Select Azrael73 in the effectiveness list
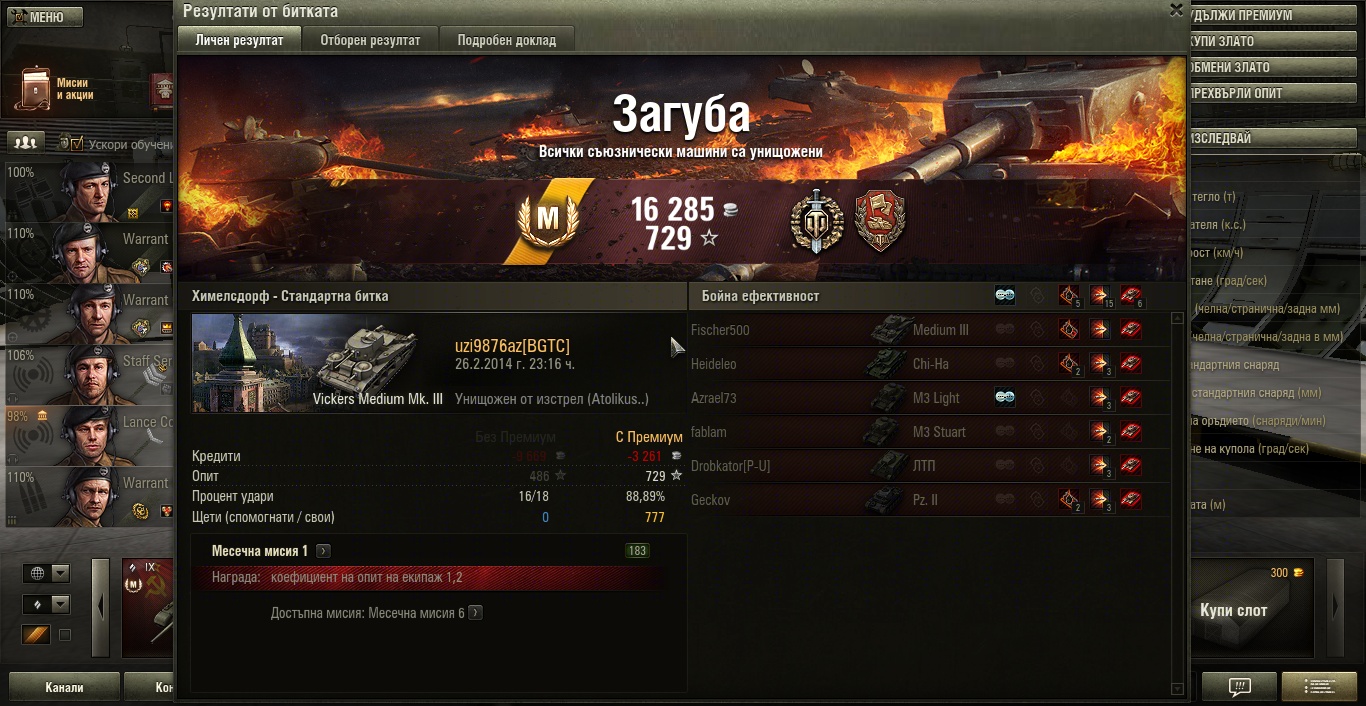The width and height of the screenshot is (1366, 706). click(x=928, y=398)
